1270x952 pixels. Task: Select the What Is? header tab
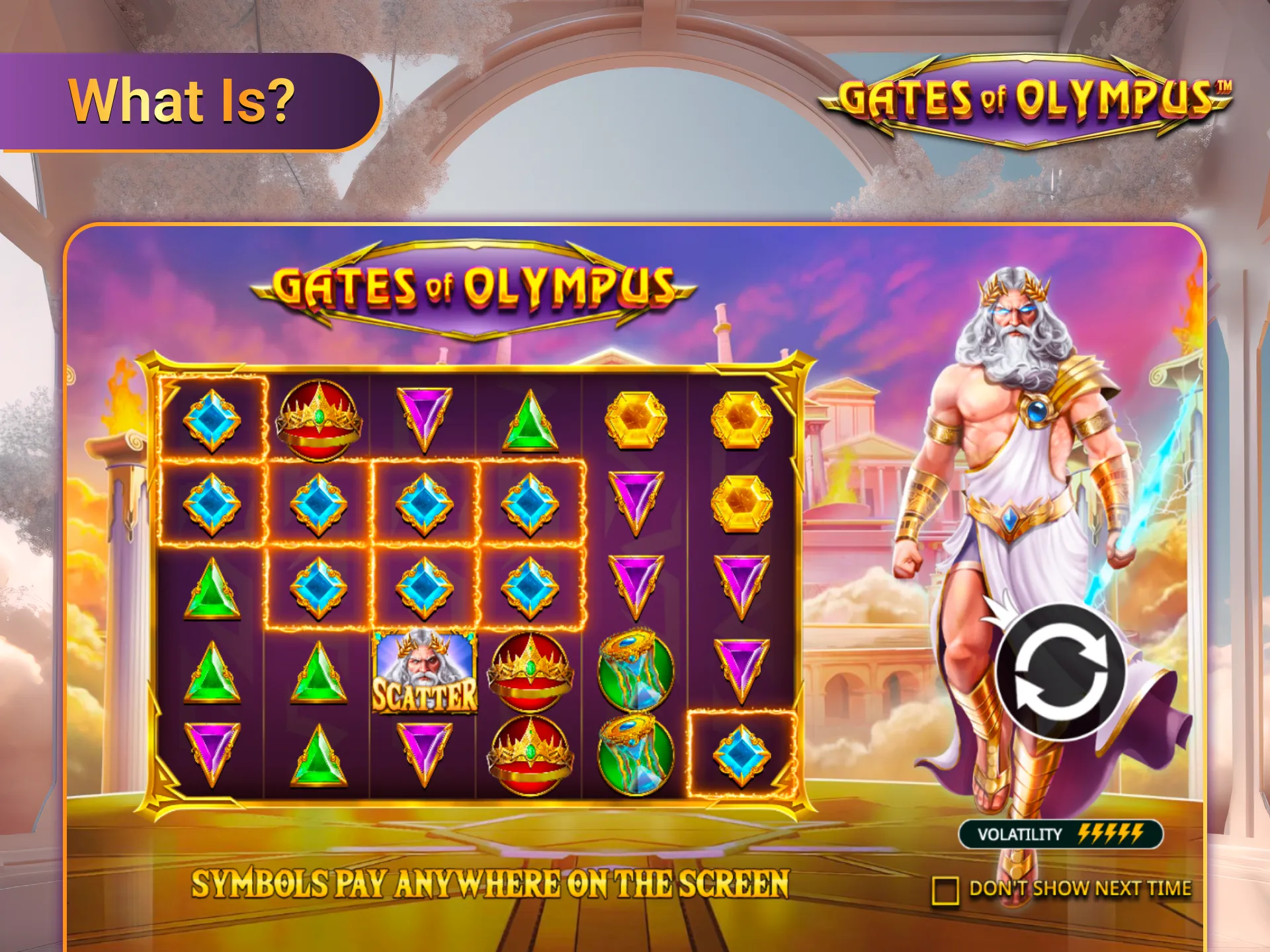tap(182, 99)
